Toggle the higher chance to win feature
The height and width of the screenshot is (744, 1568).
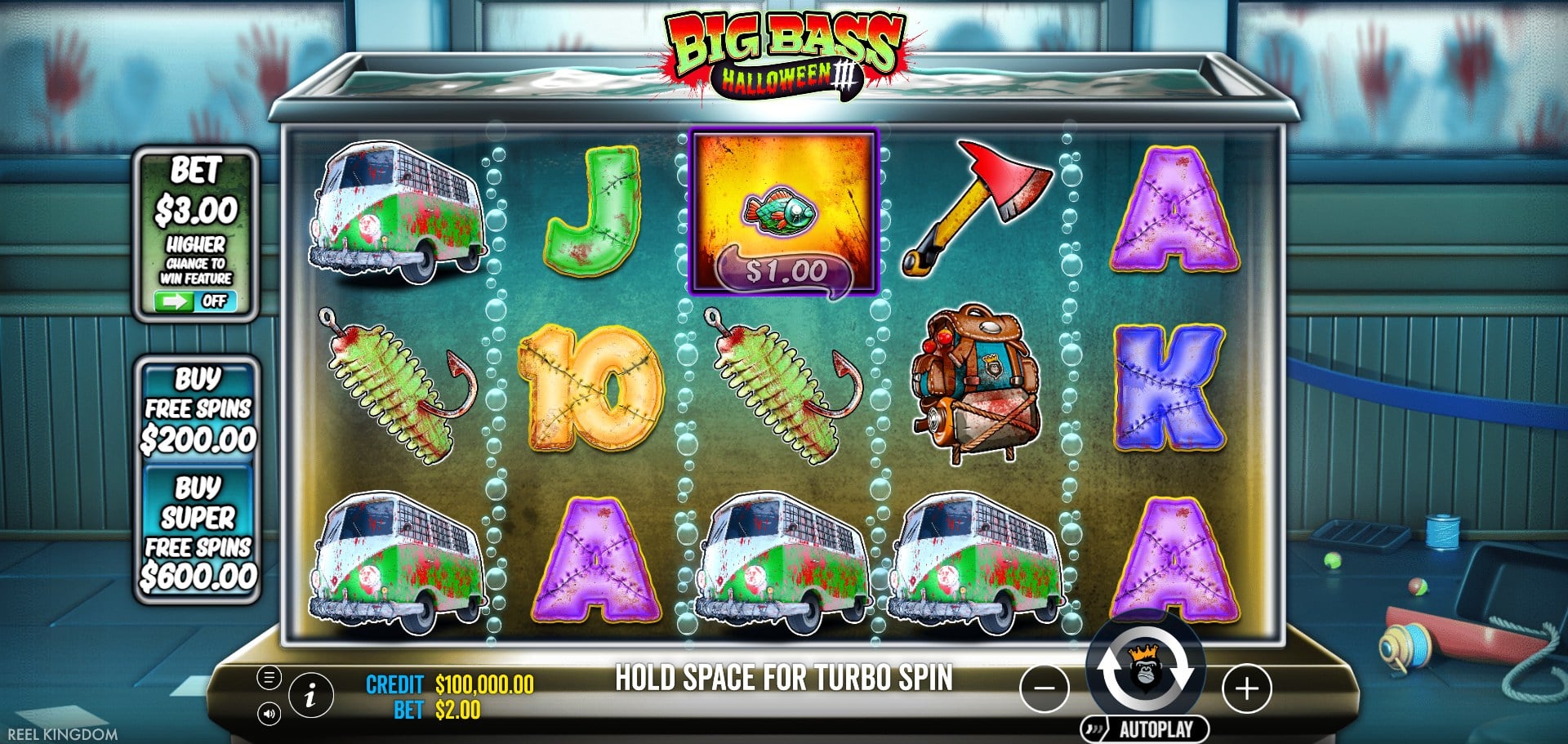pos(196,301)
